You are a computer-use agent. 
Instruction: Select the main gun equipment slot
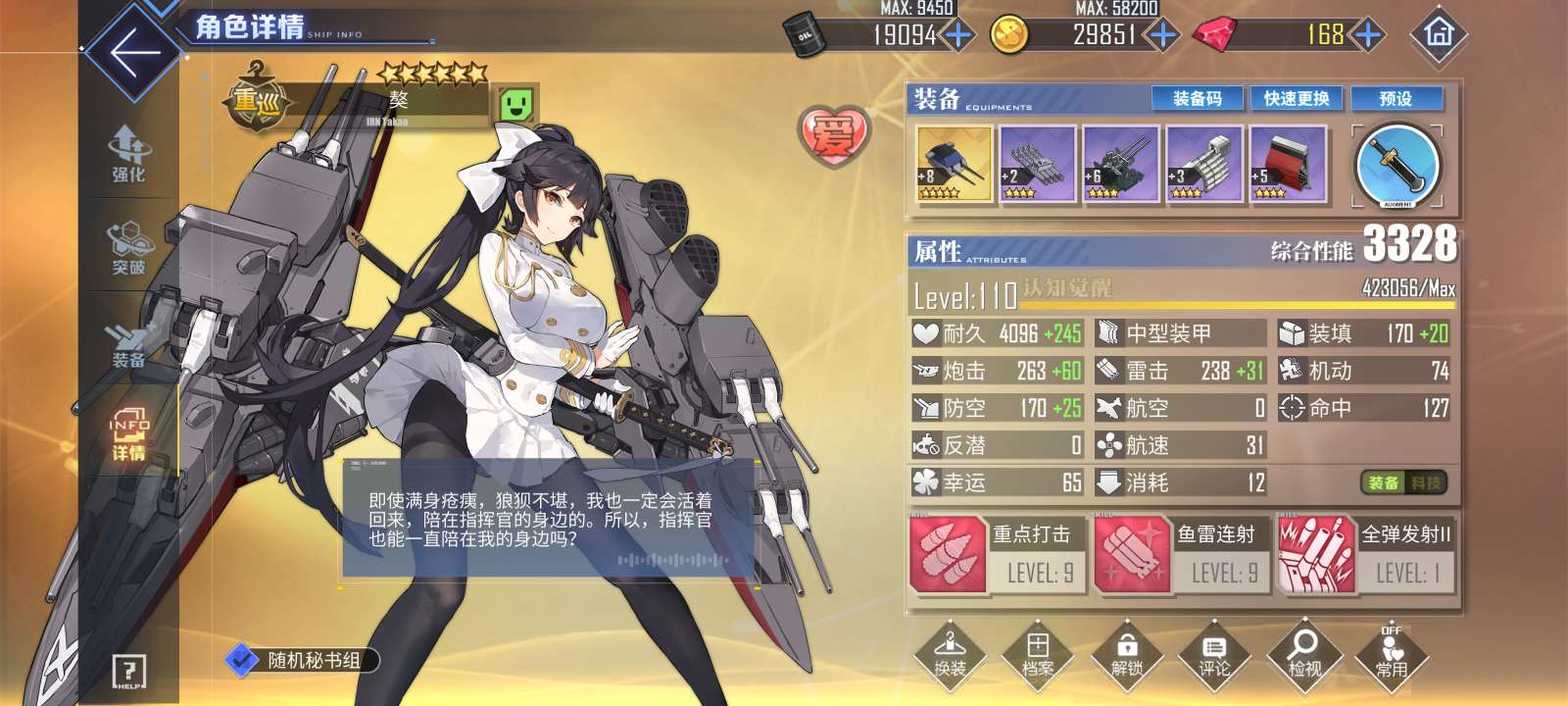pos(954,164)
